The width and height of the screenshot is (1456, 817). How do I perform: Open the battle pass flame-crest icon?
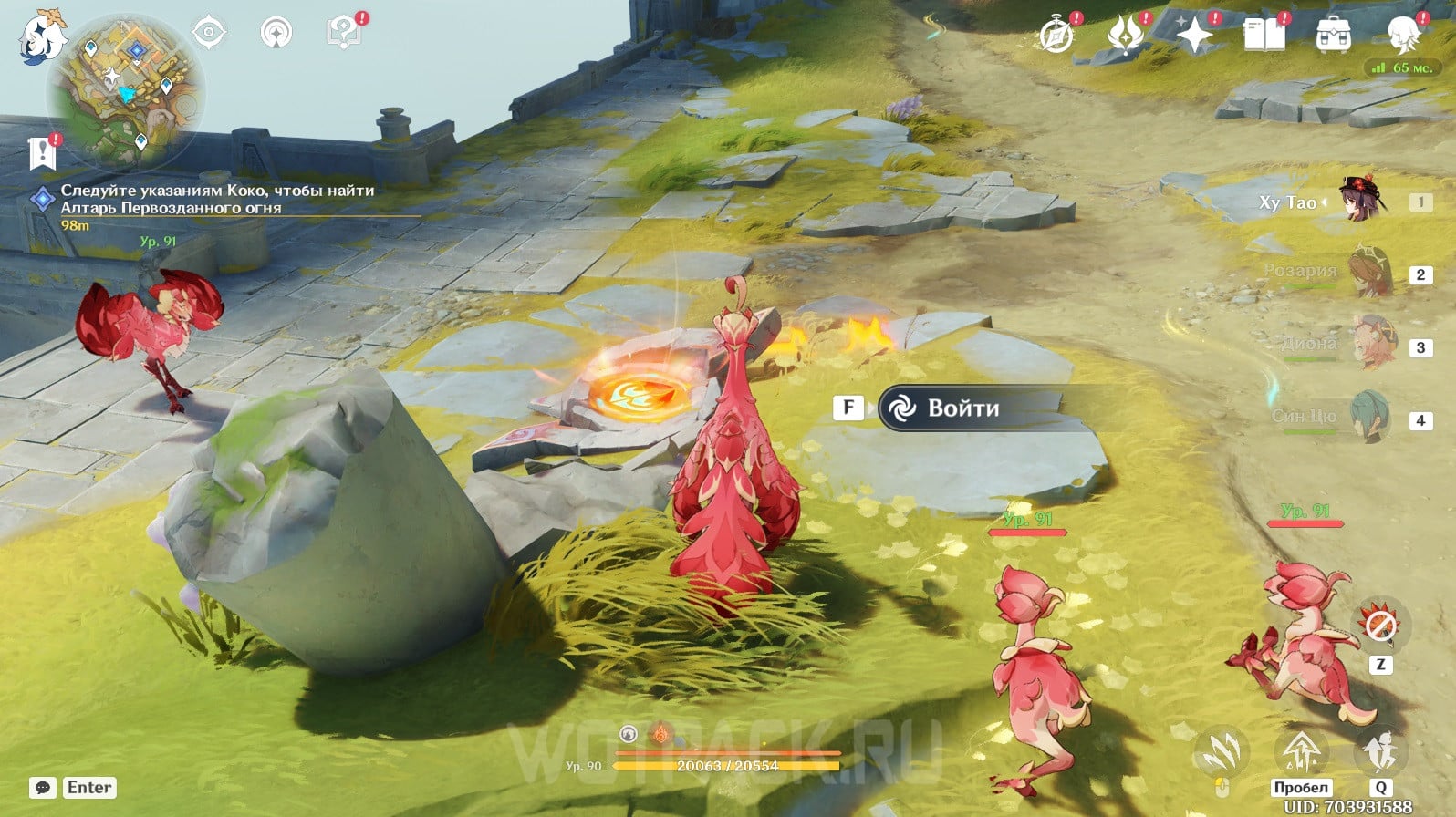coord(1125,36)
